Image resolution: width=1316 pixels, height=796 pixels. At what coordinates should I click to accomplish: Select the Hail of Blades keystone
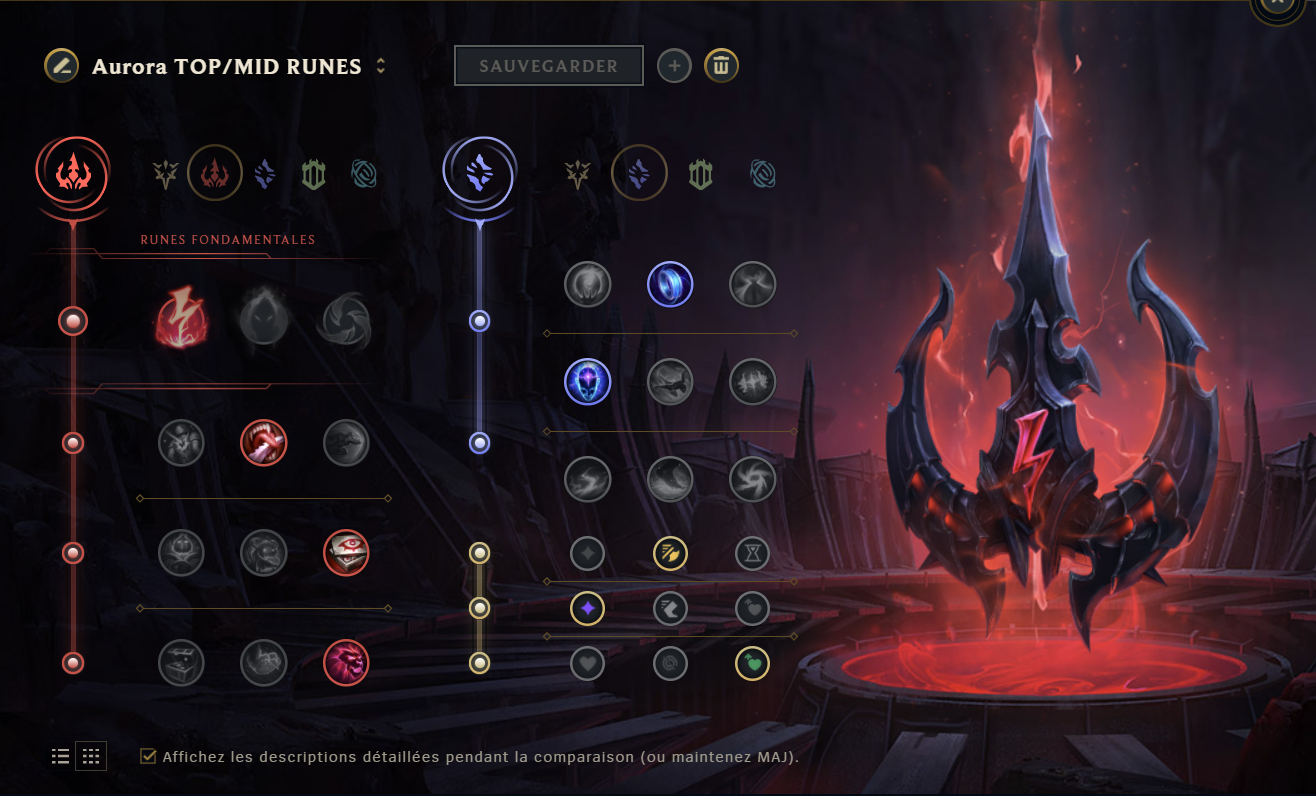coord(346,320)
